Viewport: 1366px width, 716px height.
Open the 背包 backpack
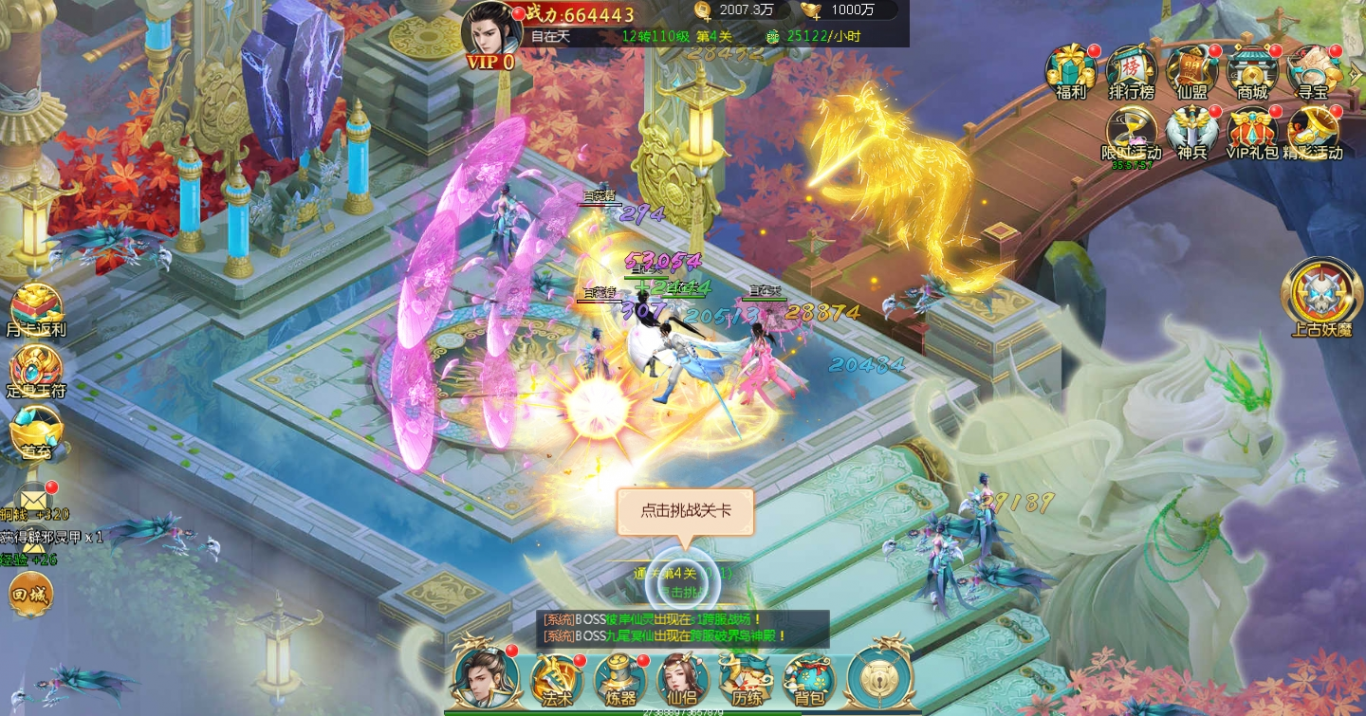coord(809,680)
